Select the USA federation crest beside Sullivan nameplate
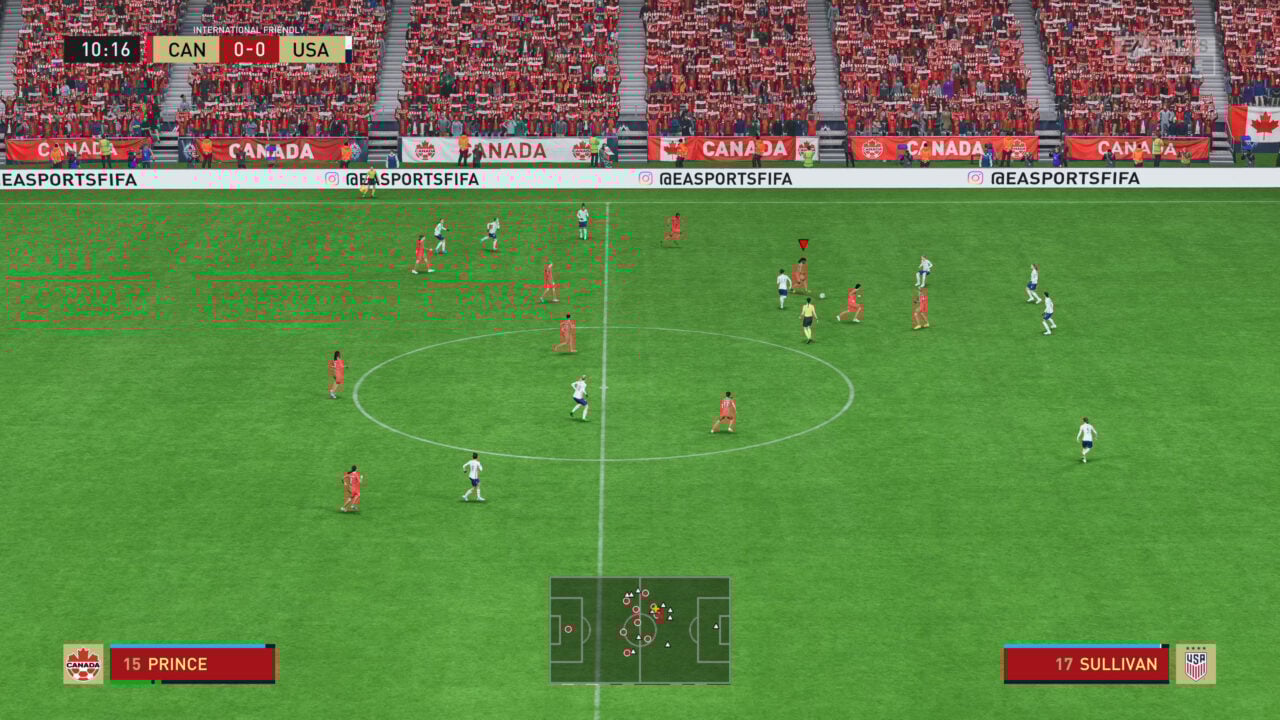 1197,663
